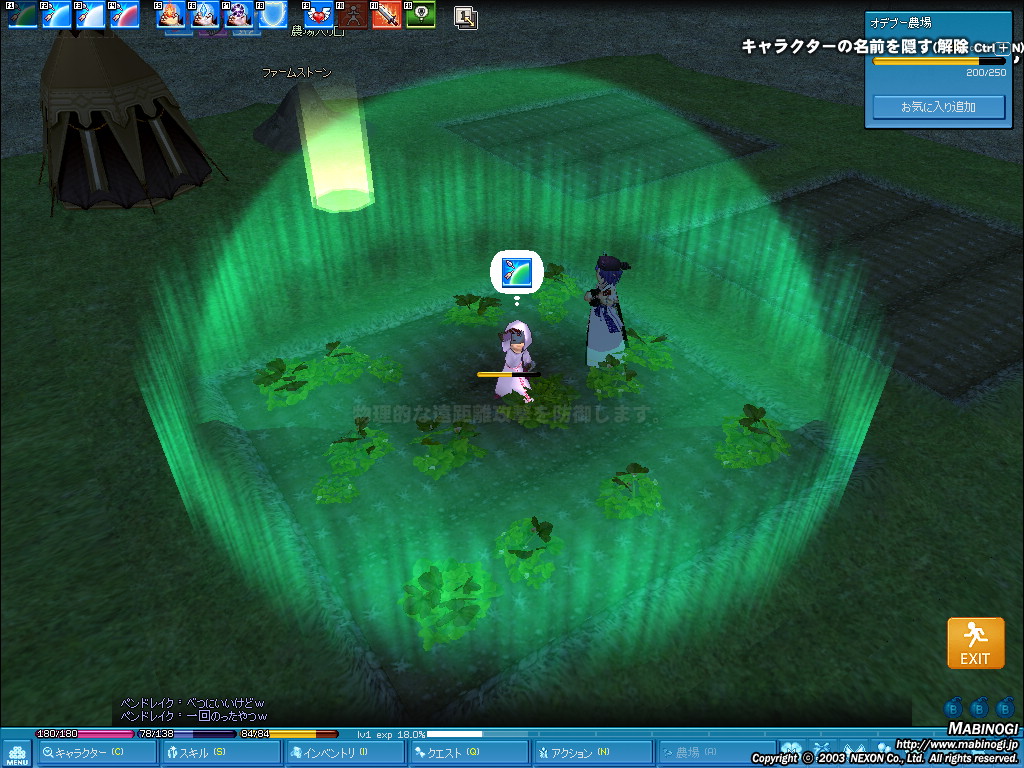
Task: Use the green lightbulb skill icon
Action: 421,15
